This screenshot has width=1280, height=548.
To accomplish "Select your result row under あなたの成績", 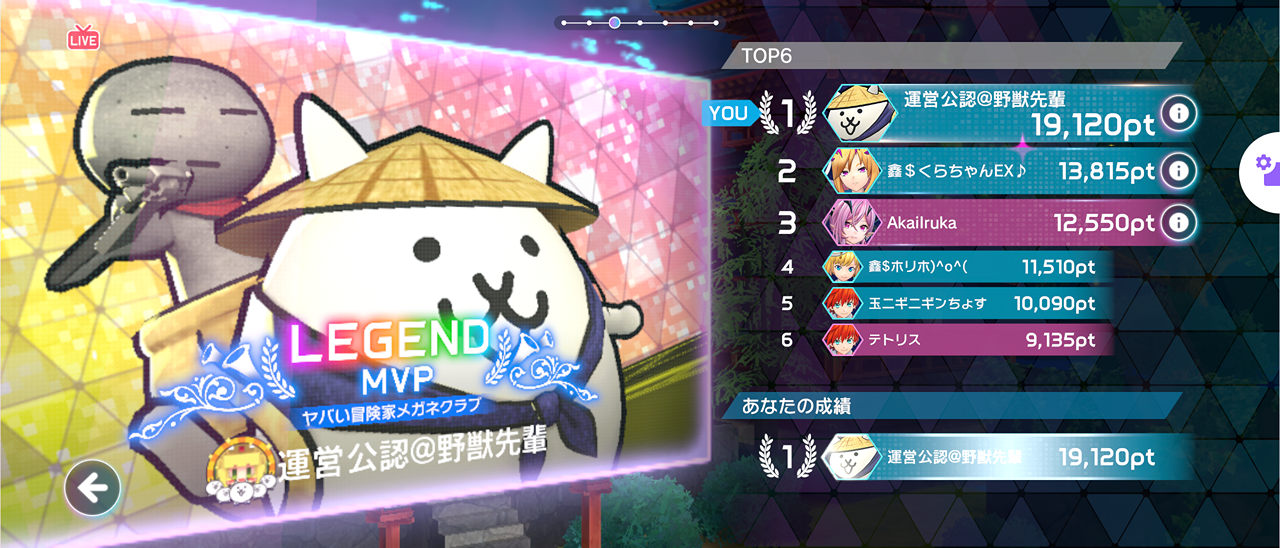I will click(x=980, y=457).
